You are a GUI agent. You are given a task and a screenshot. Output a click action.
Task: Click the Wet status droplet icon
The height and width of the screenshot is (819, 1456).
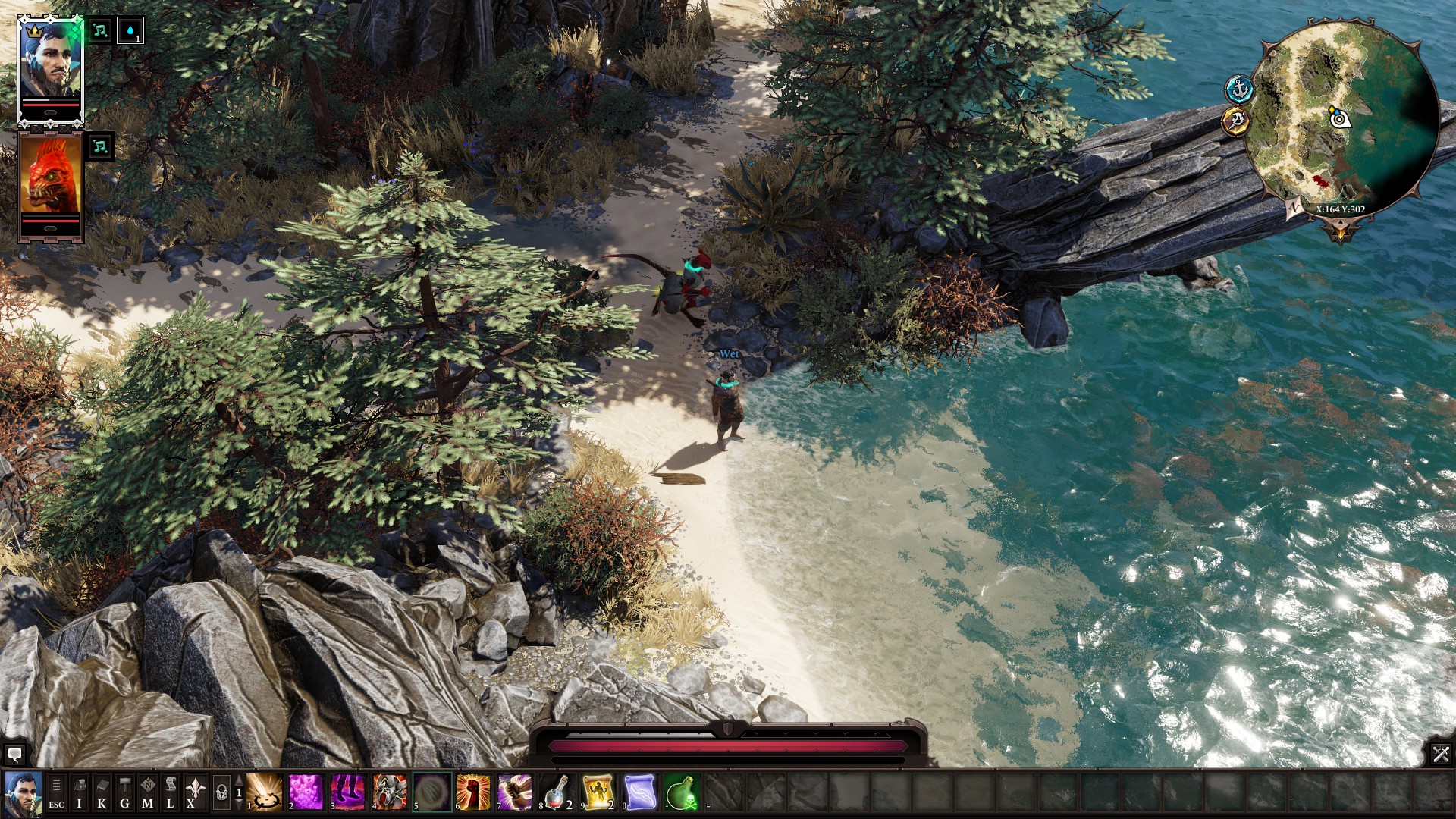tap(130, 32)
